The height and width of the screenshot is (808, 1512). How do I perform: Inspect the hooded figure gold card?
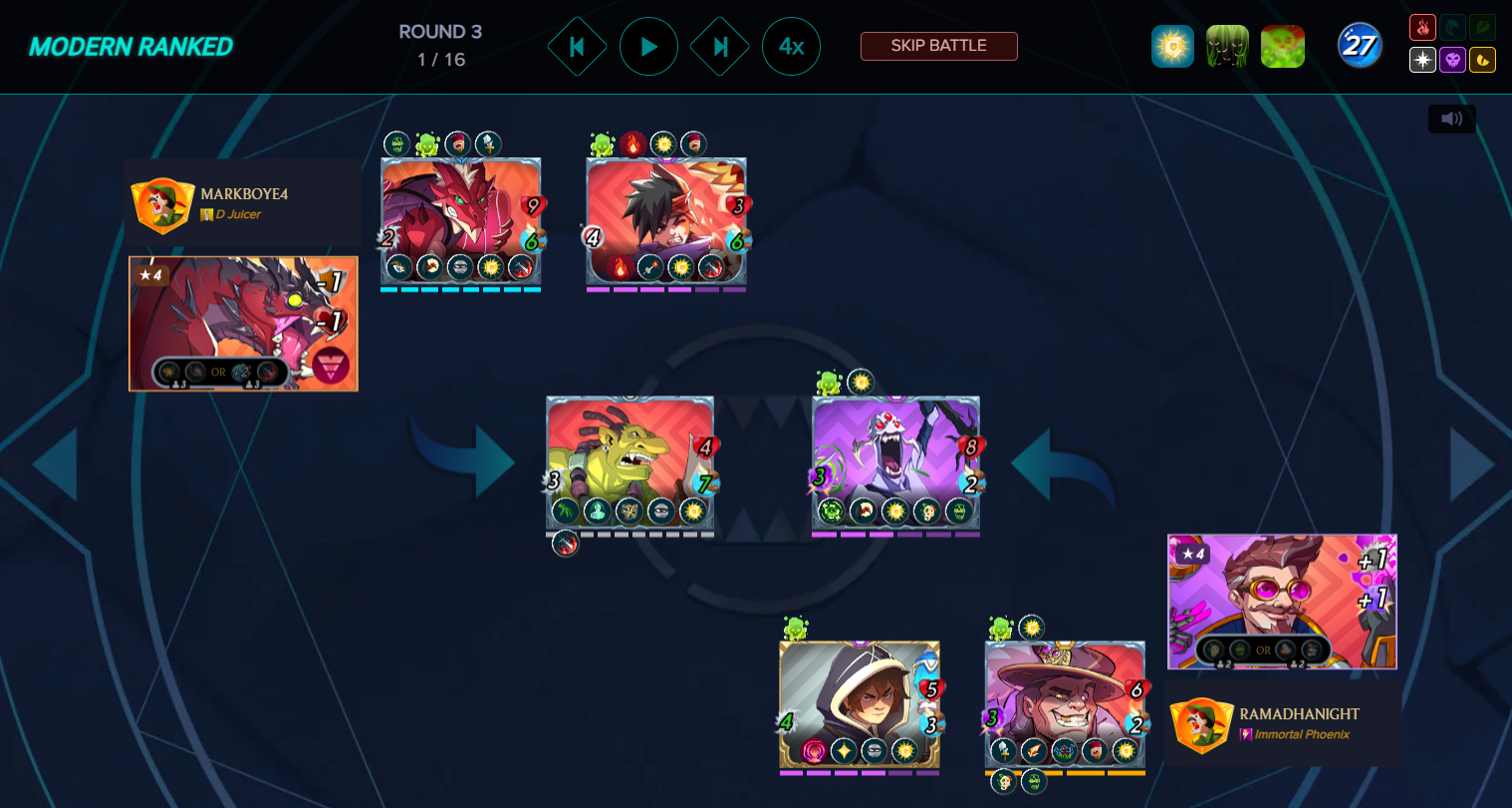(859, 703)
